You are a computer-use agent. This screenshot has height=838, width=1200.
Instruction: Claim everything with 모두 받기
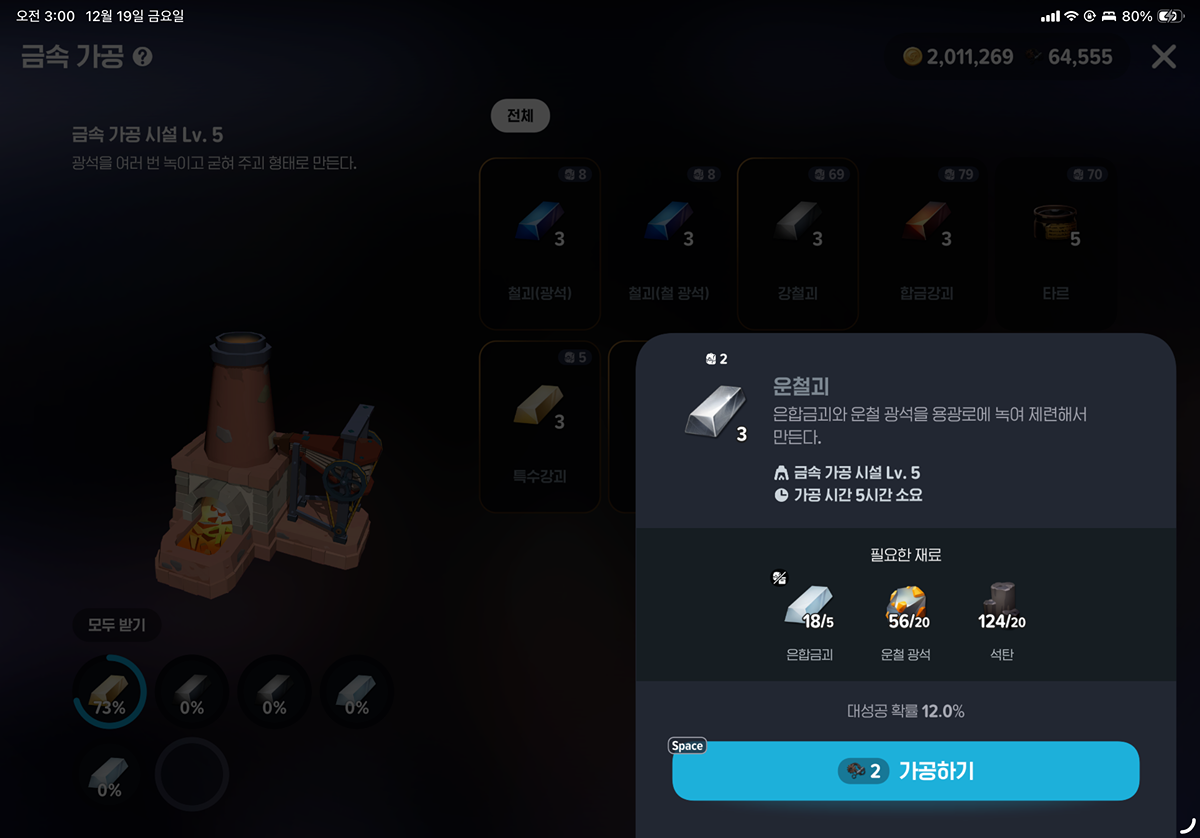tap(117, 626)
